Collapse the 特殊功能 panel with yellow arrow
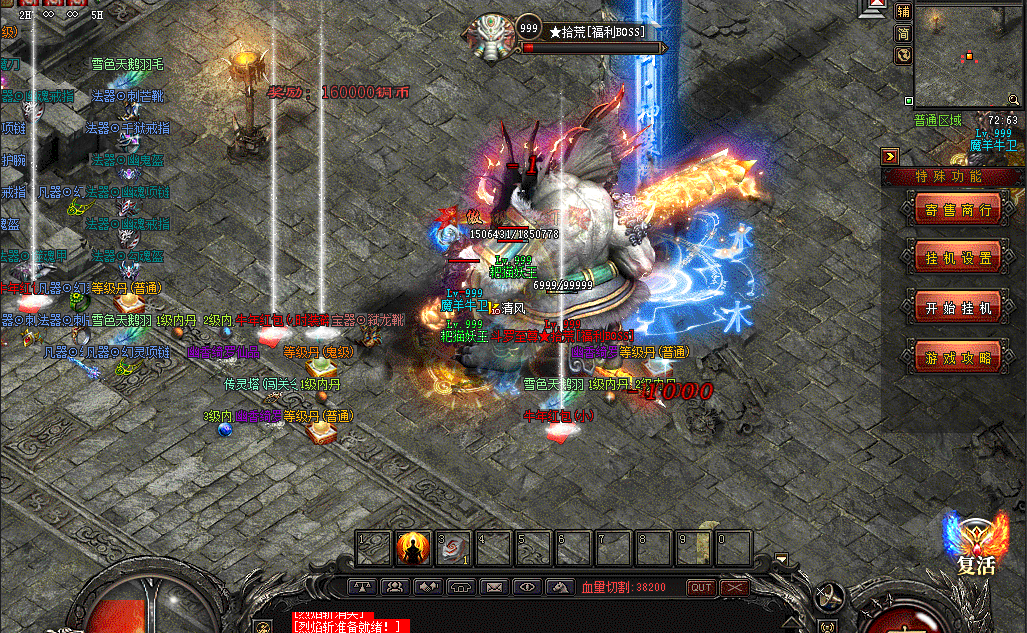This screenshot has height=633, width=1027. click(x=890, y=156)
